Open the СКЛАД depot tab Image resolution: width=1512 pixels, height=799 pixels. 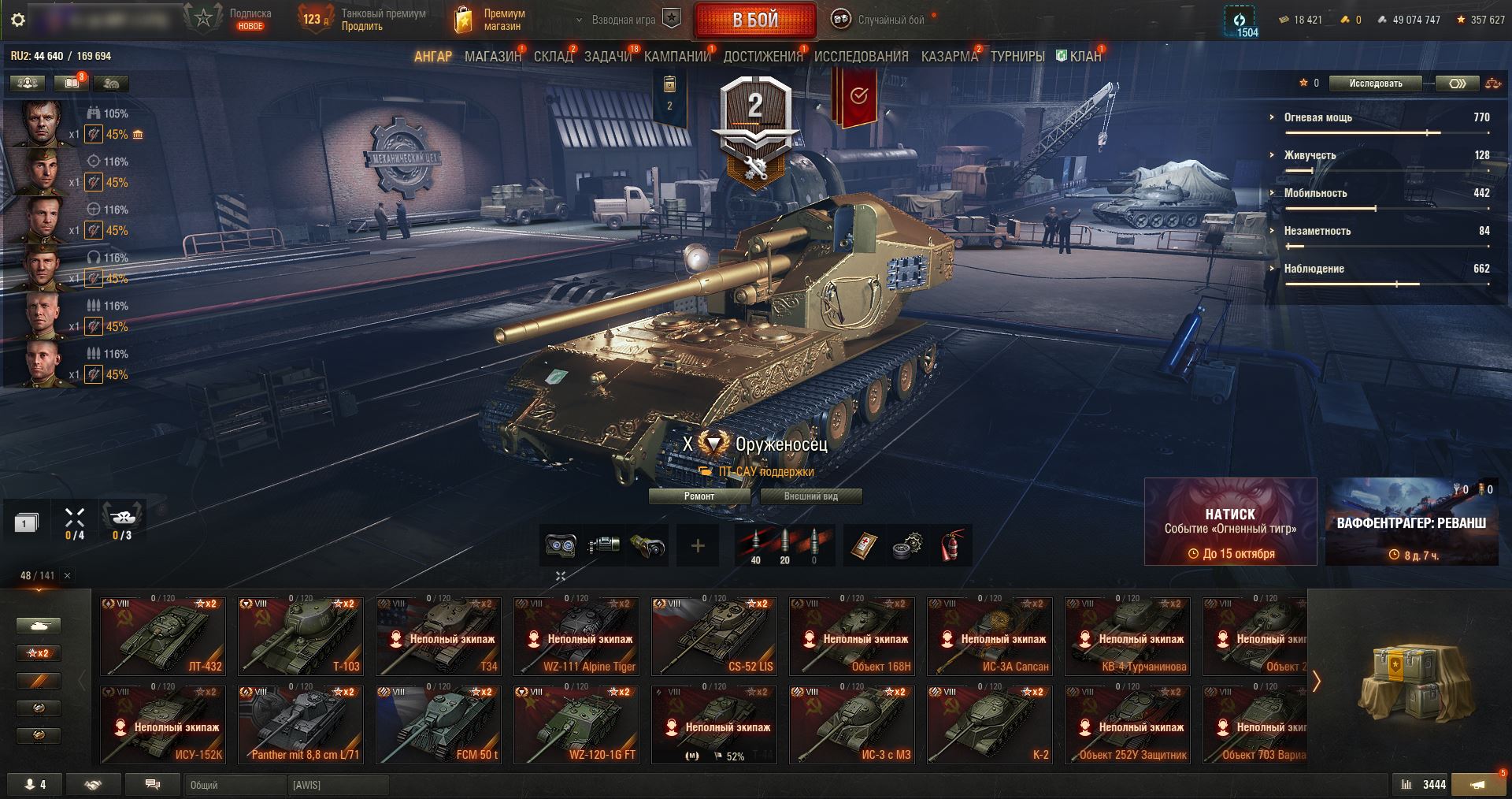(x=553, y=57)
